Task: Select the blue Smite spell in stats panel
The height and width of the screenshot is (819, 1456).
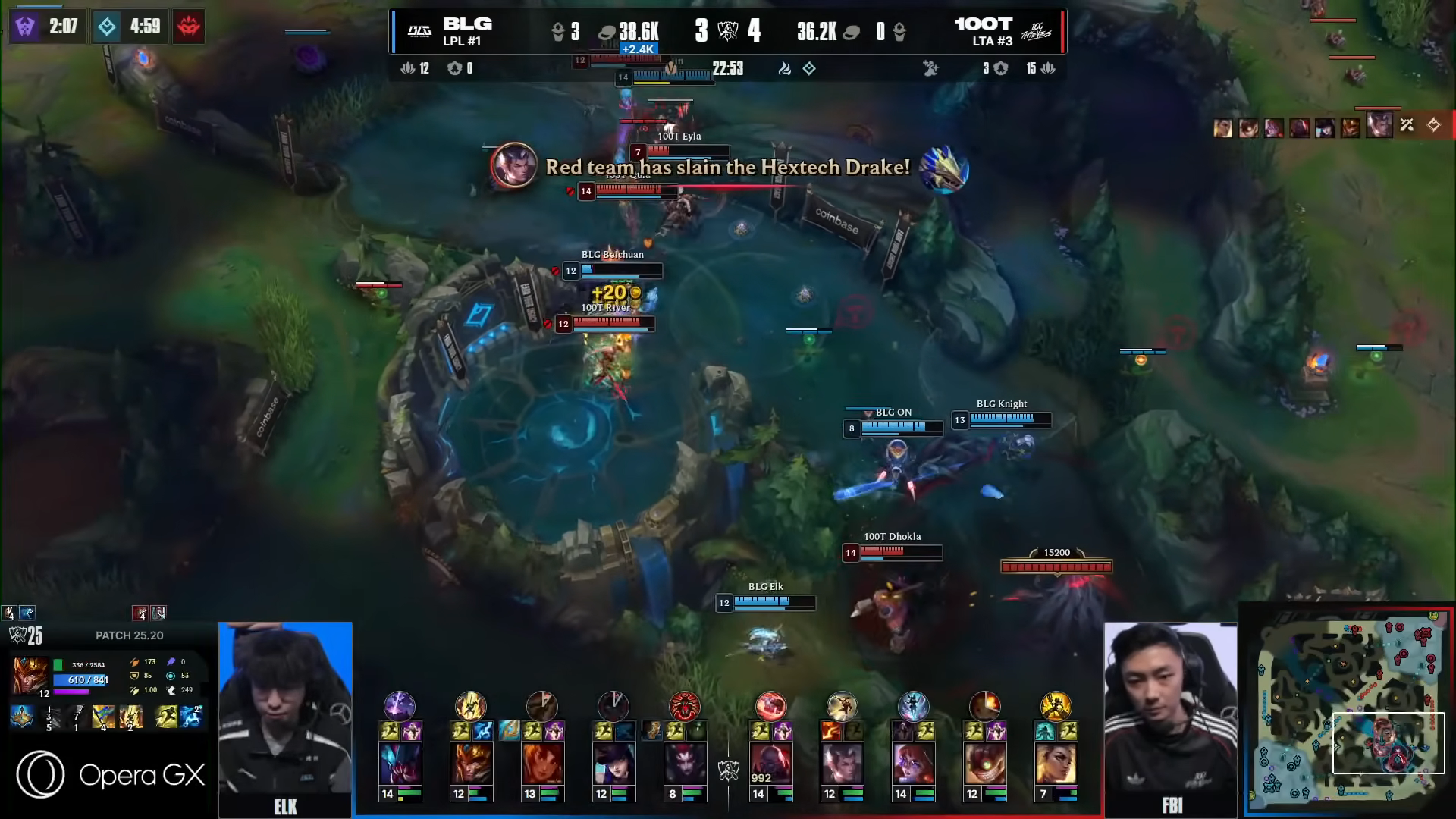Action: pos(191,717)
